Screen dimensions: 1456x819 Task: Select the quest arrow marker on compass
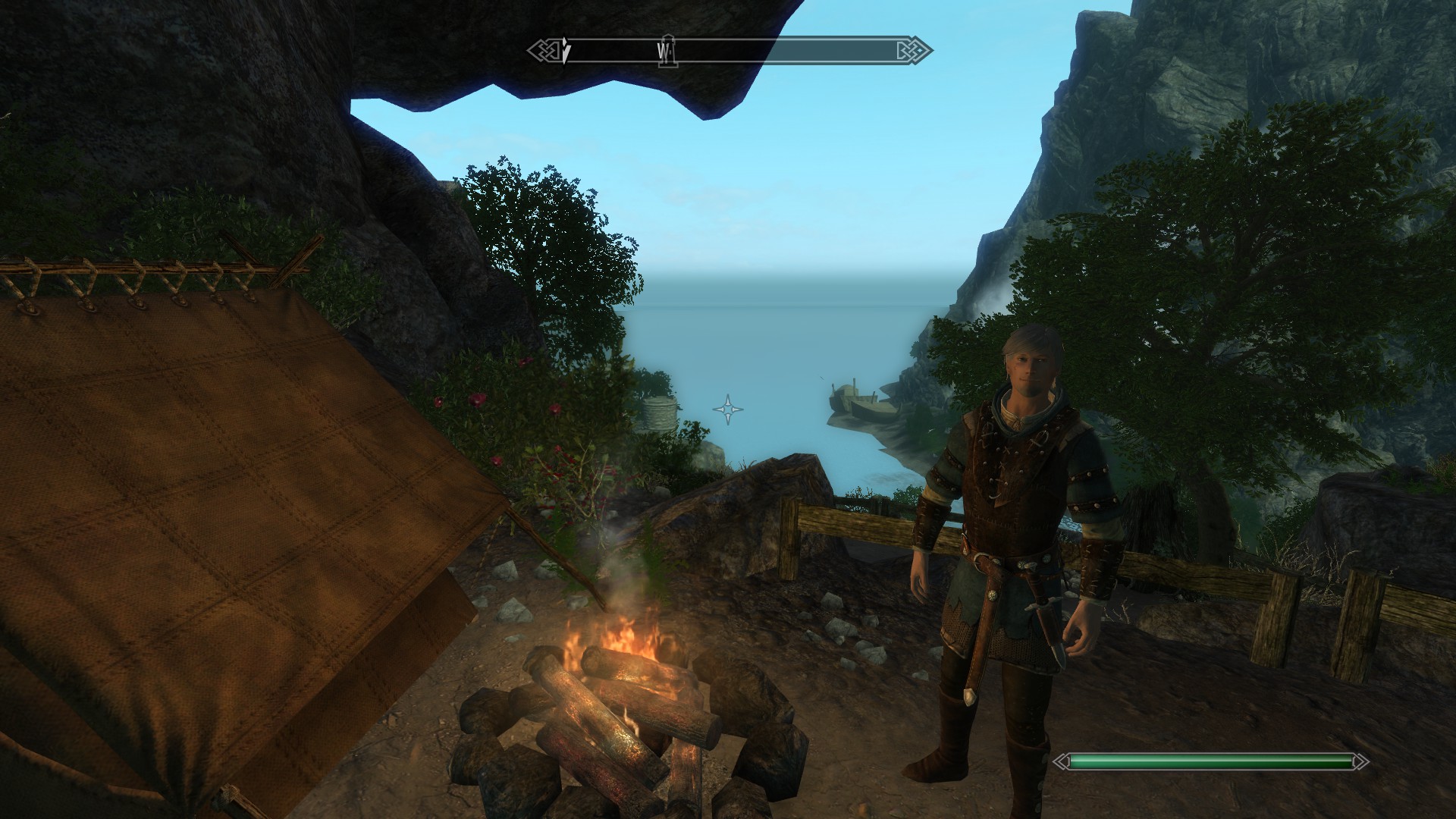point(566,52)
